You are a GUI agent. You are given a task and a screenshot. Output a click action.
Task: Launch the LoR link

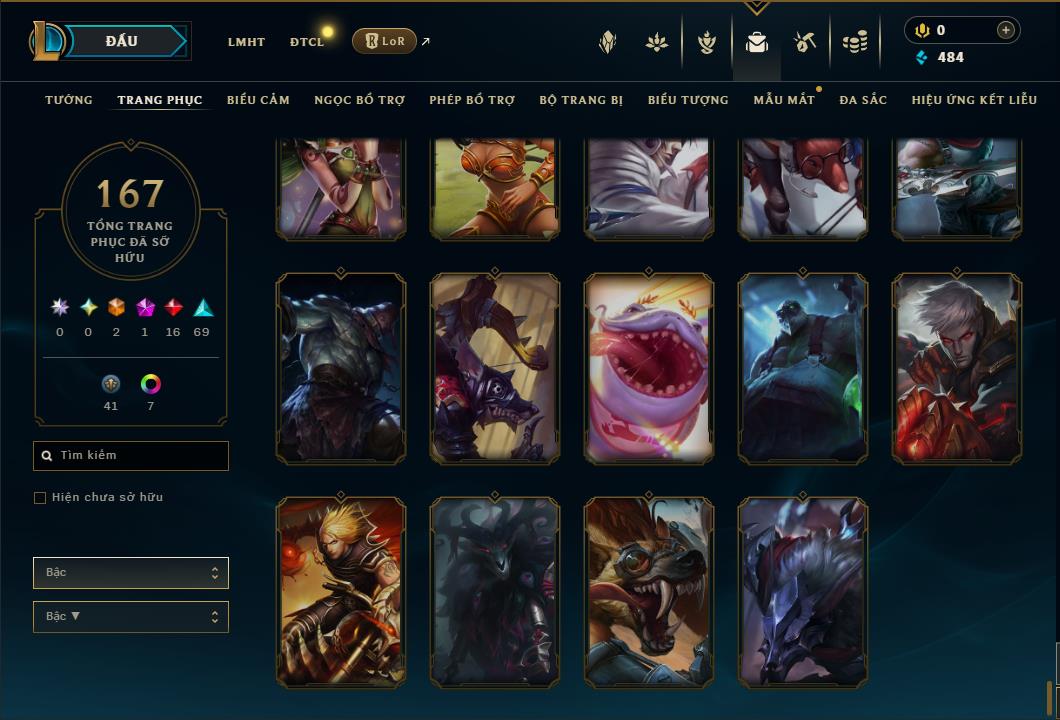384,41
